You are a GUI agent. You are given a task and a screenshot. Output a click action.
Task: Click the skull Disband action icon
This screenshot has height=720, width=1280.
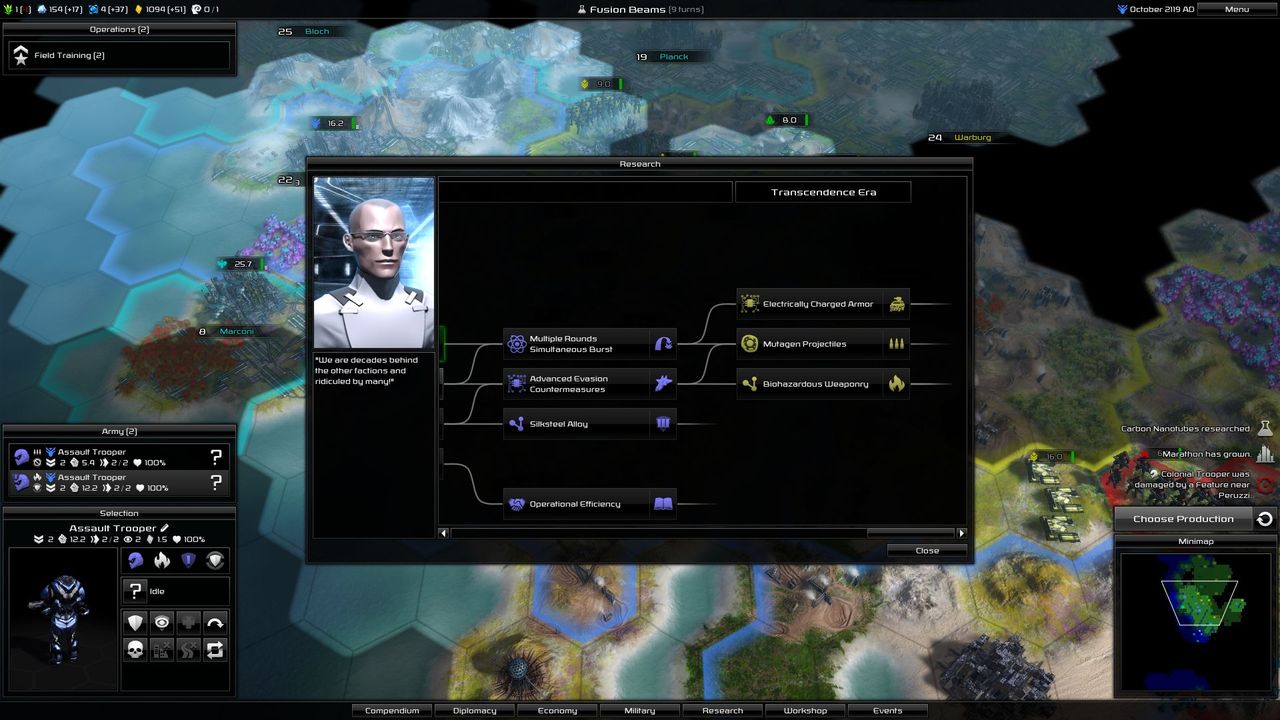point(135,649)
